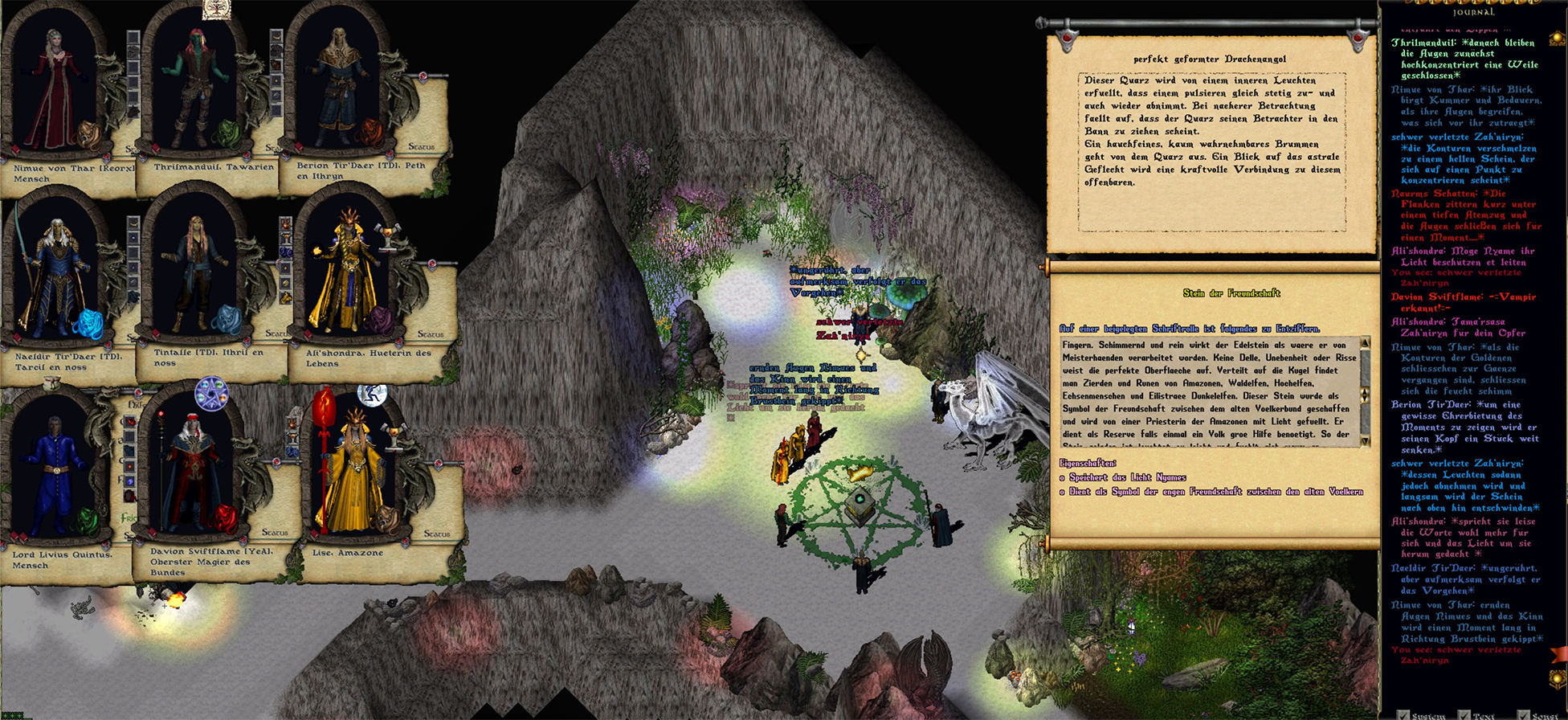Toggle the System checkbox in the journal
The height and width of the screenshot is (720, 1568).
pyautogui.click(x=1403, y=714)
